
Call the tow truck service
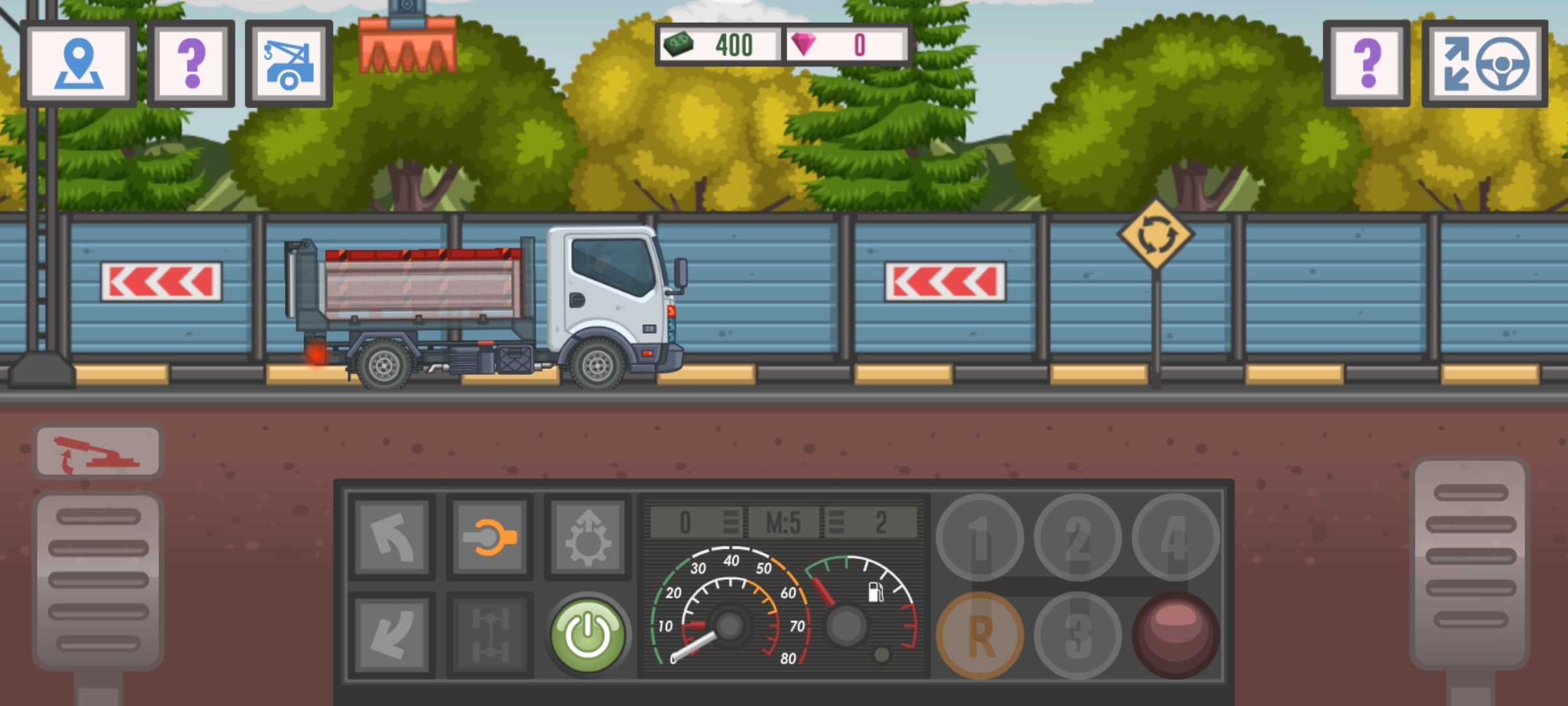pos(289,63)
